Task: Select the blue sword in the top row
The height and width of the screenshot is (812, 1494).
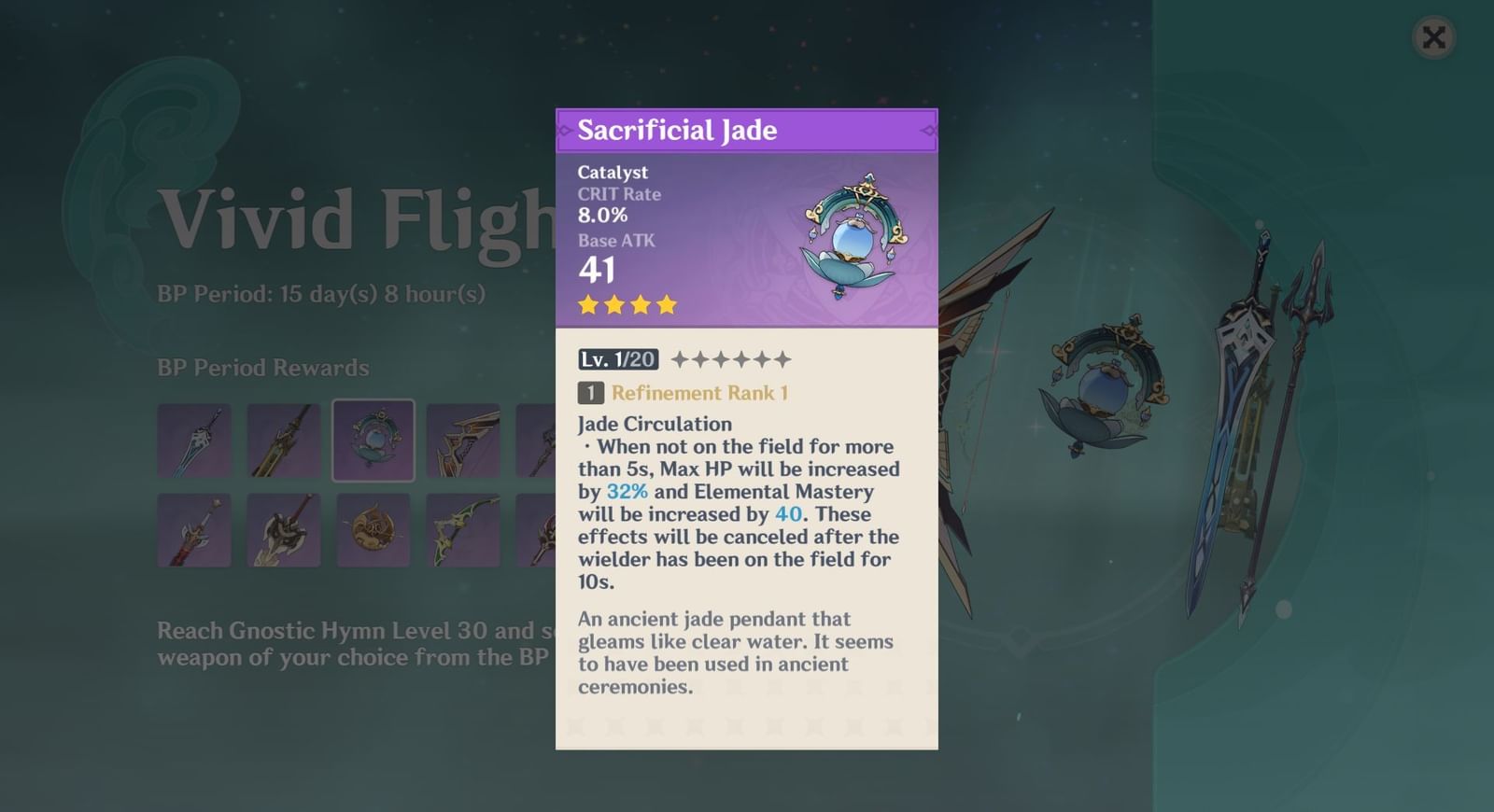Action: (194, 439)
